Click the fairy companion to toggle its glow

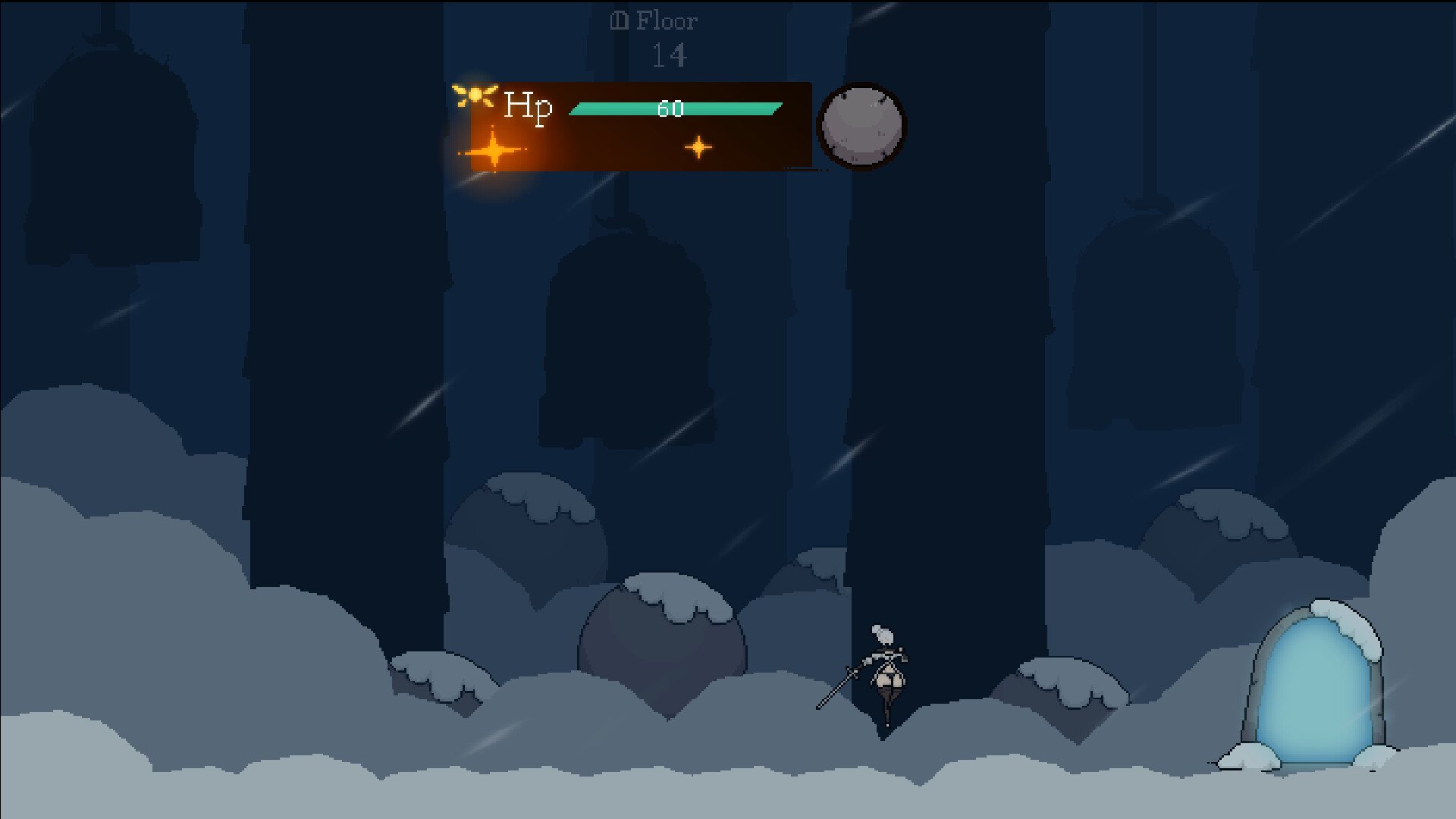coord(474,95)
